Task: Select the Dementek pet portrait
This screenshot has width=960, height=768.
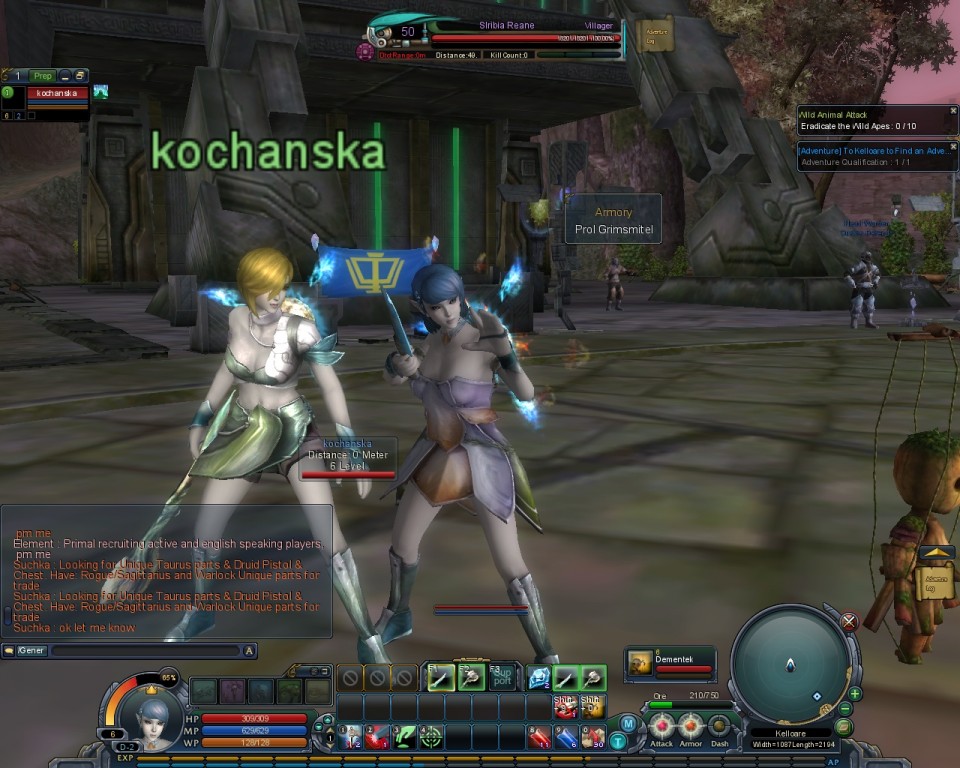Action: (x=639, y=662)
